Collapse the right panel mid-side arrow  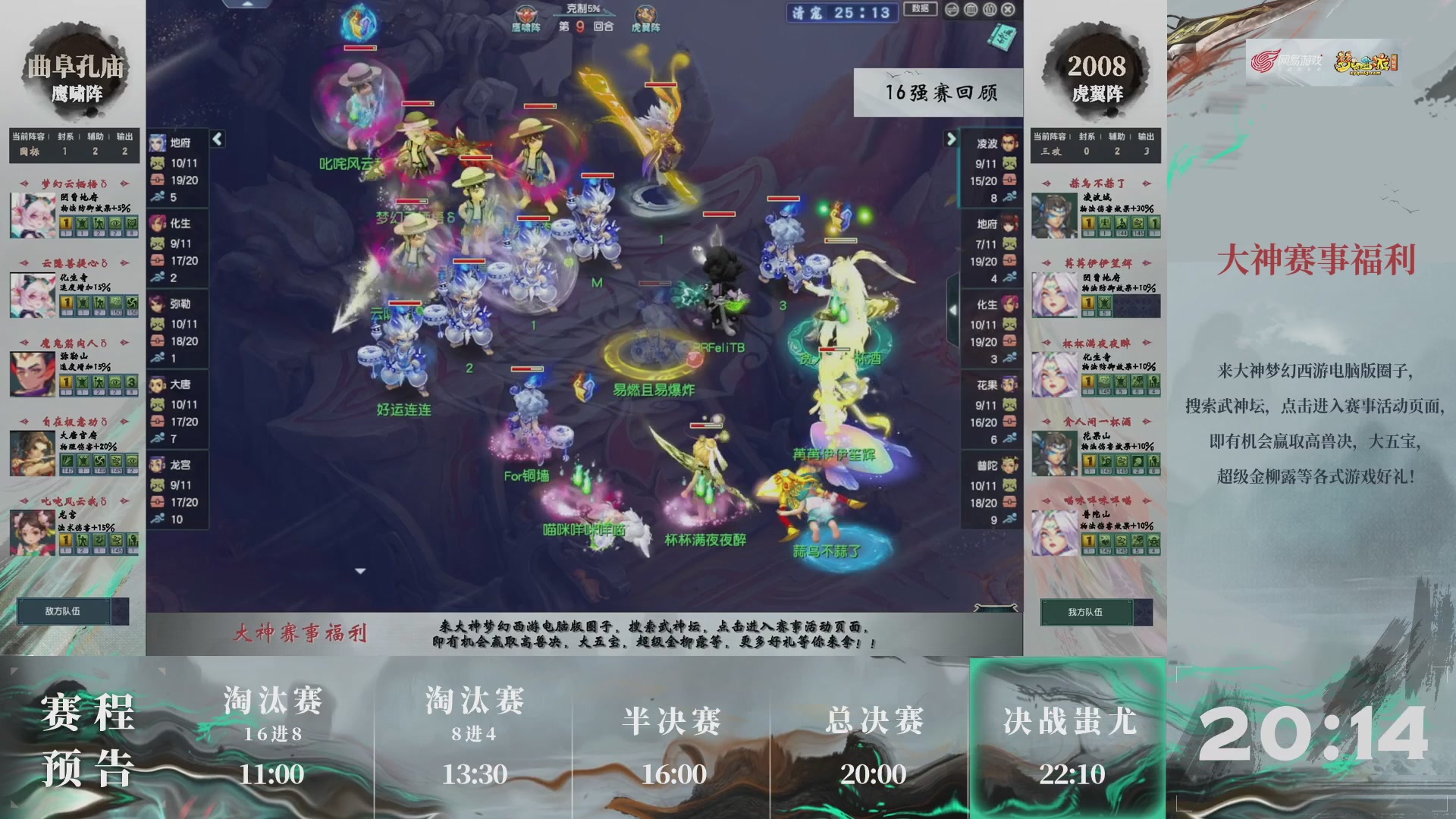(x=953, y=310)
